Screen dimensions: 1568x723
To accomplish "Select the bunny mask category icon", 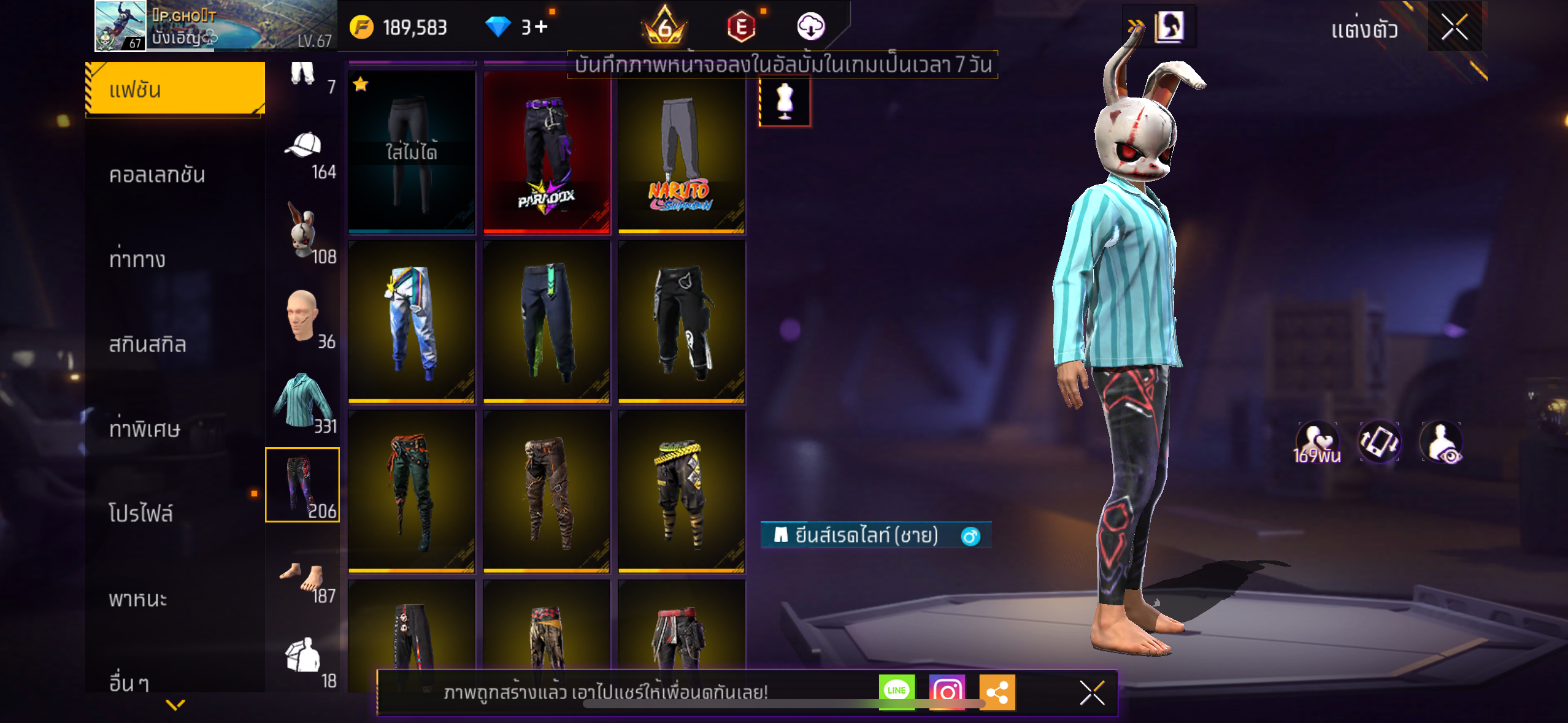I will (302, 232).
